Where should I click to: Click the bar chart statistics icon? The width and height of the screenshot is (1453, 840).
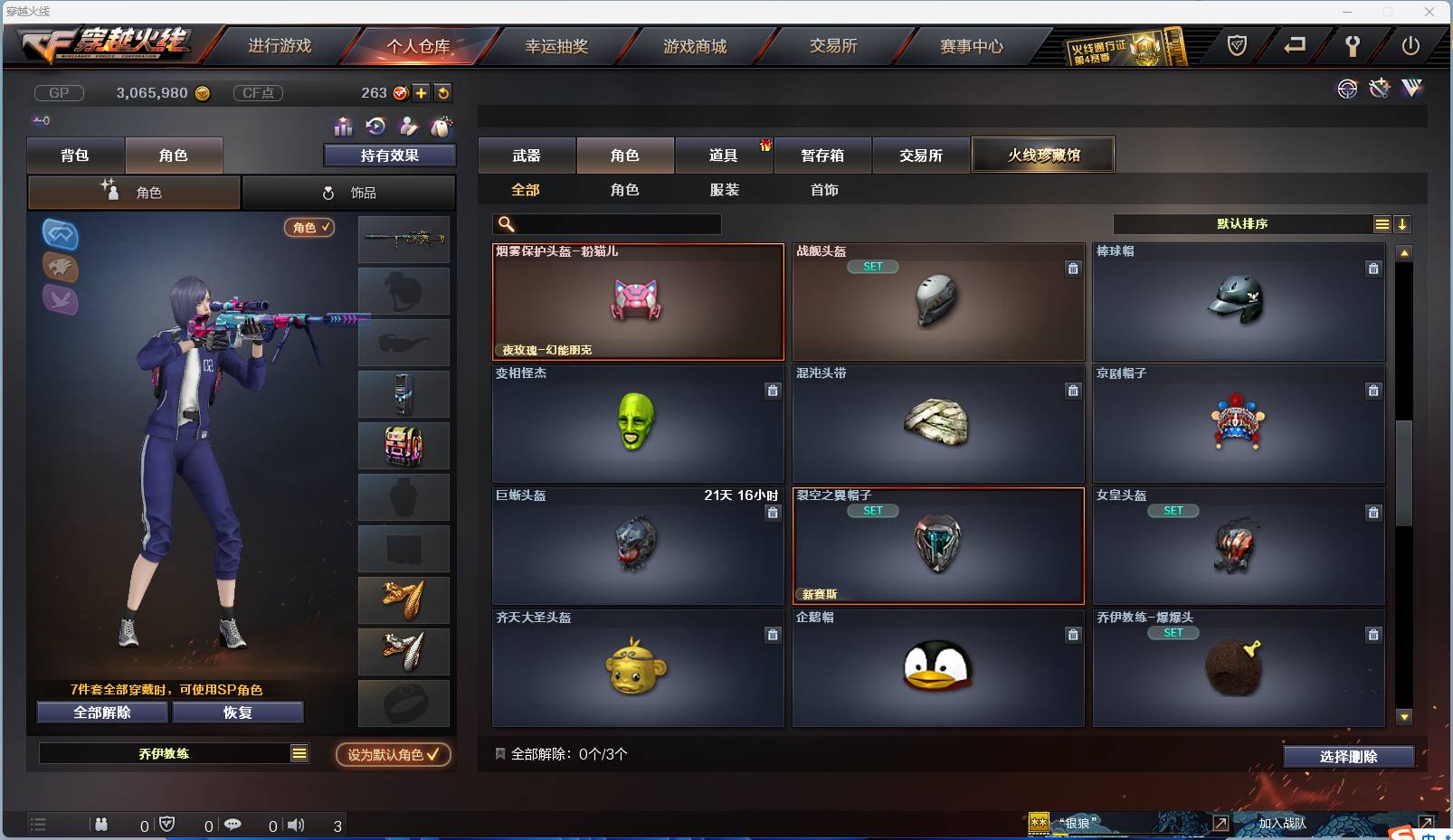pyautogui.click(x=342, y=127)
